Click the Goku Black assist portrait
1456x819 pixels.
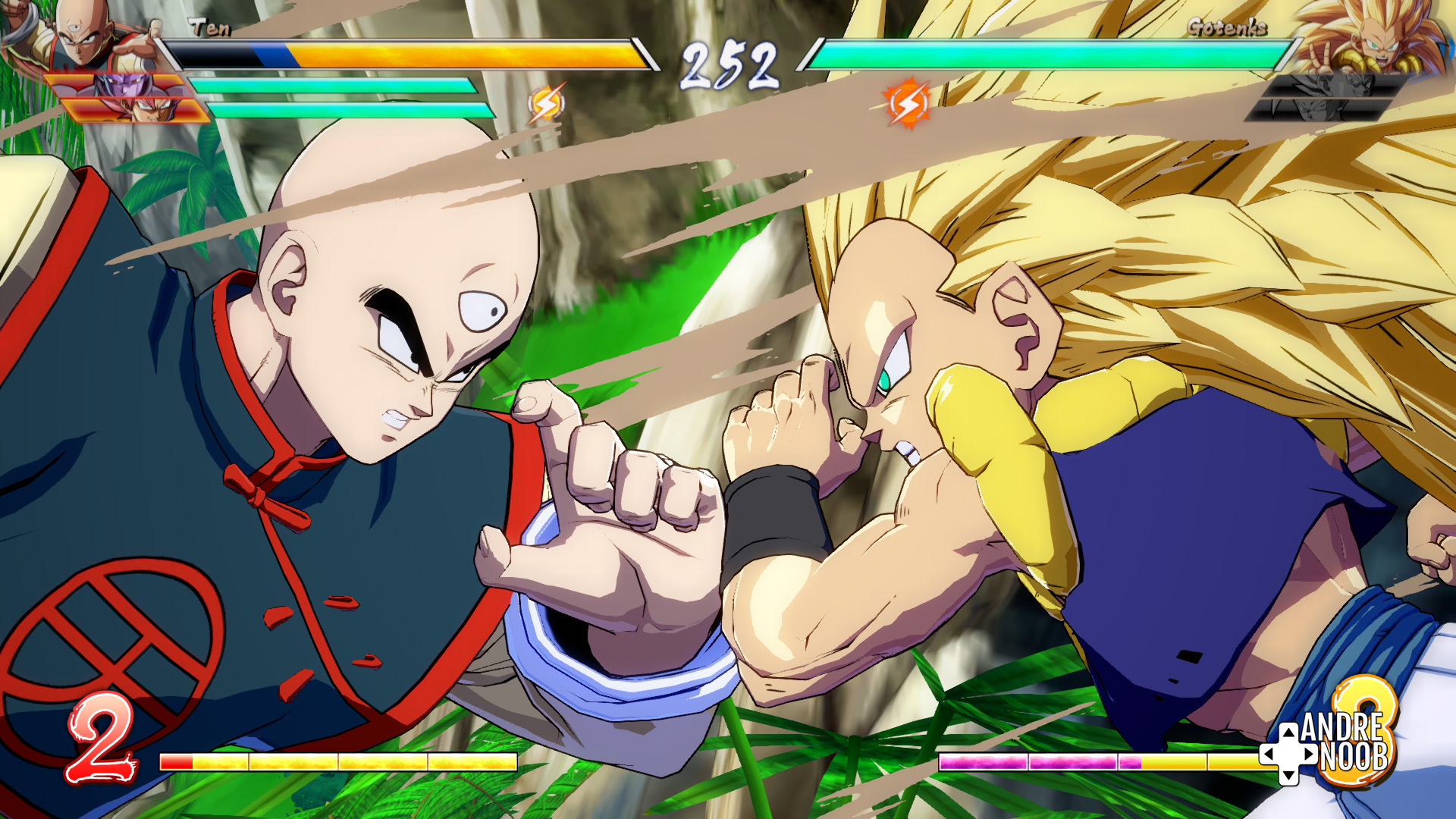(x=136, y=112)
